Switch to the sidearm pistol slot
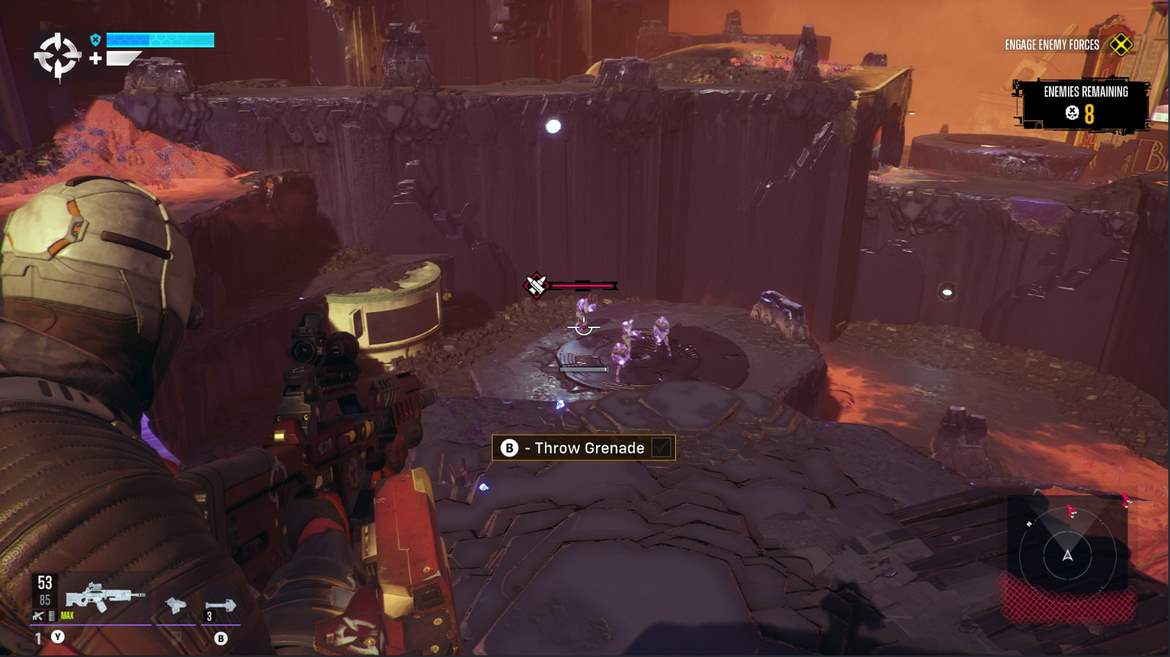The width and height of the screenshot is (1170, 657). (x=176, y=604)
